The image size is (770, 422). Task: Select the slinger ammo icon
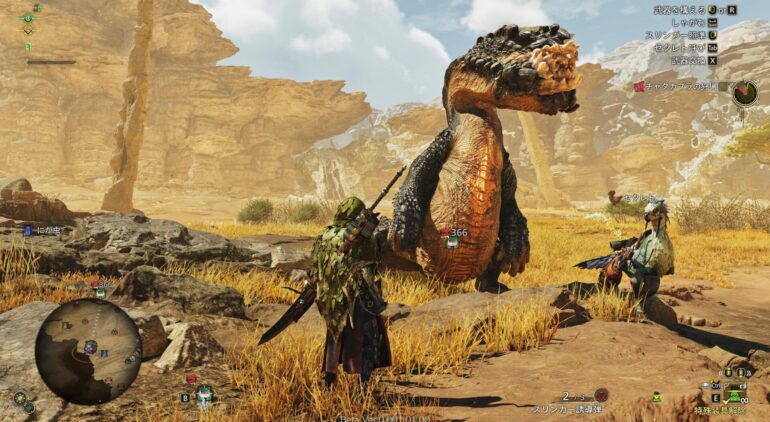pyautogui.click(x=601, y=396)
